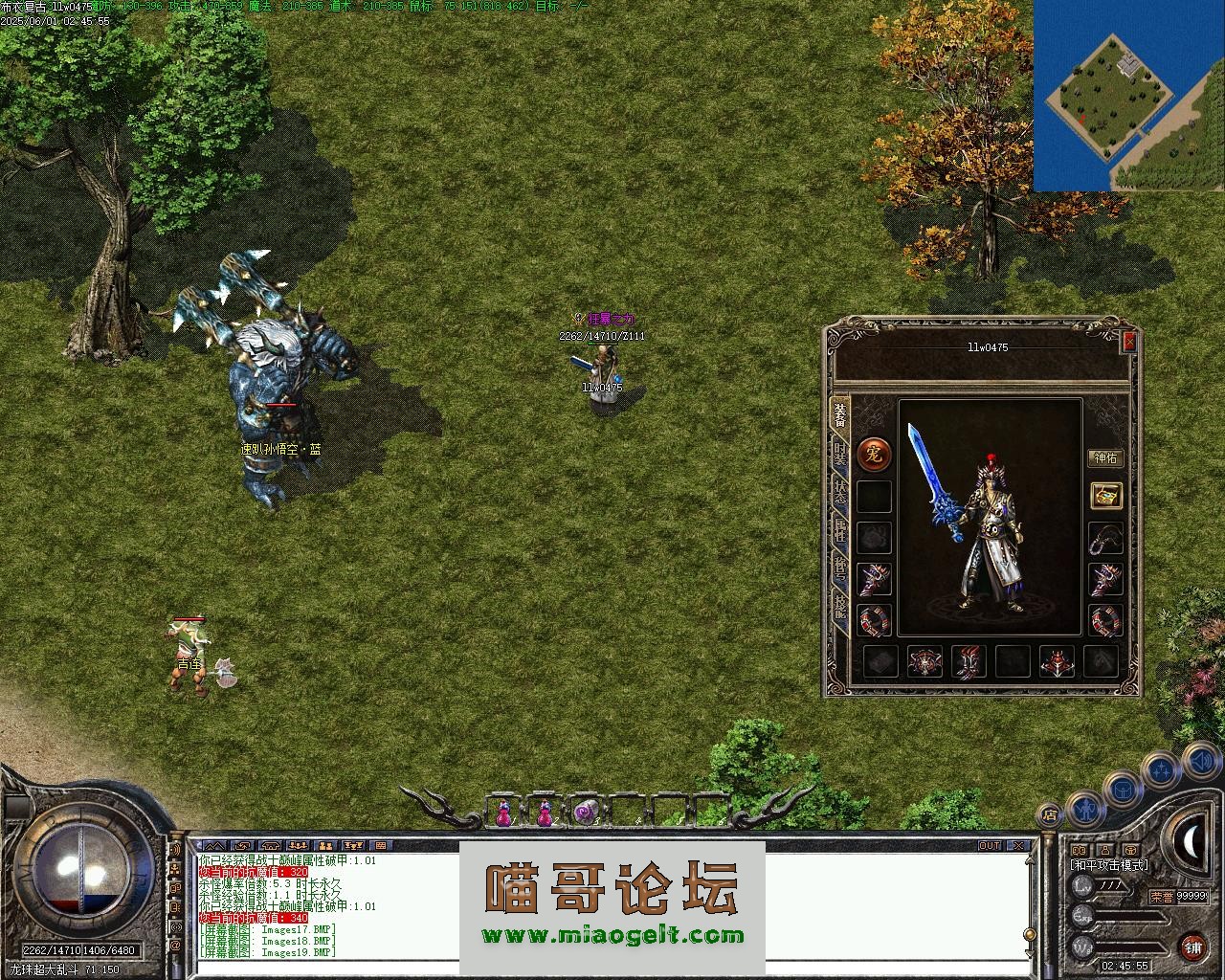Viewport: 1225px width, 980px height.
Task: Select the equipped necklace slot
Action: coord(1105,538)
